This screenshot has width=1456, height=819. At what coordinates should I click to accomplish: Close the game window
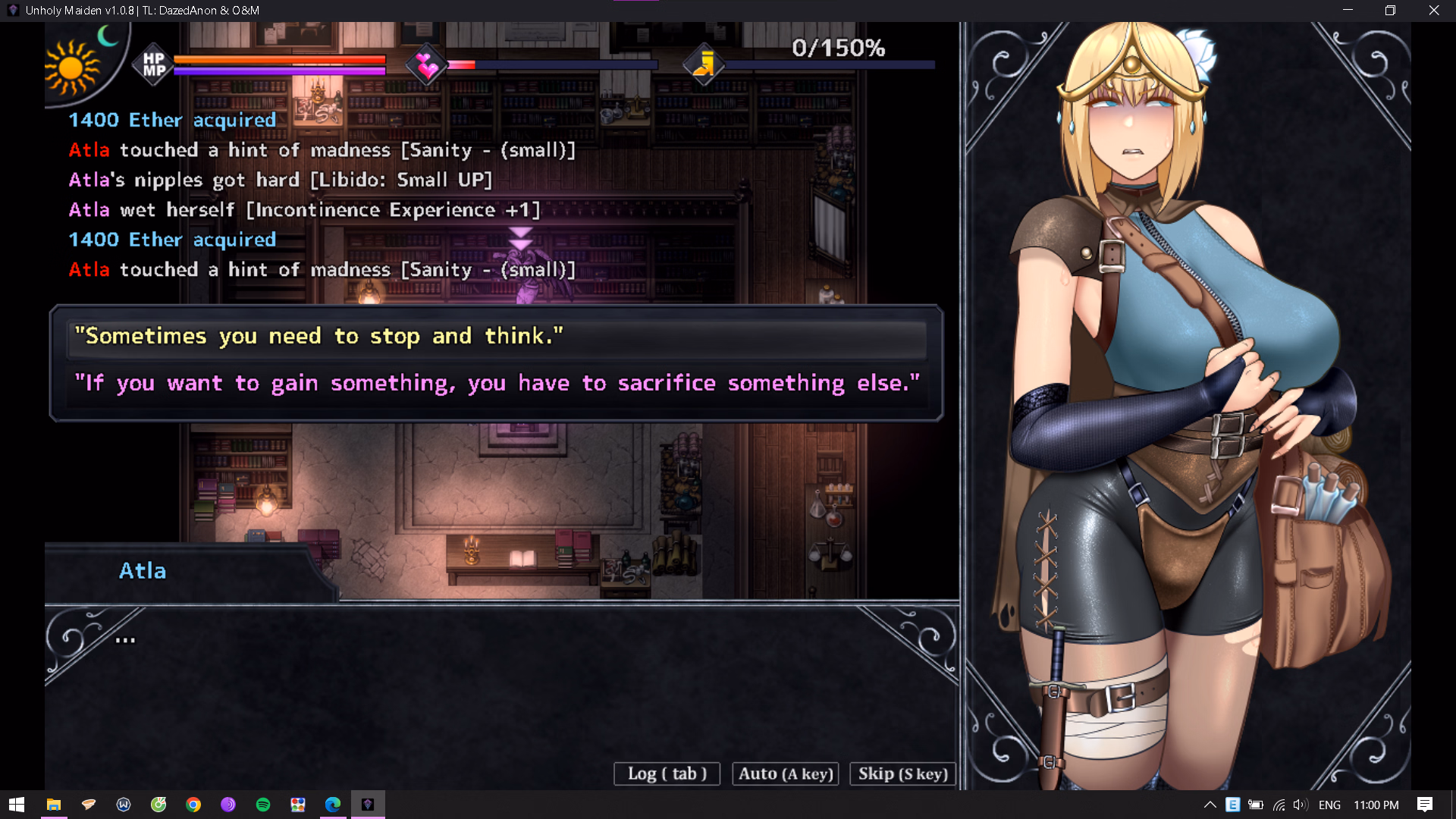click(x=1433, y=11)
